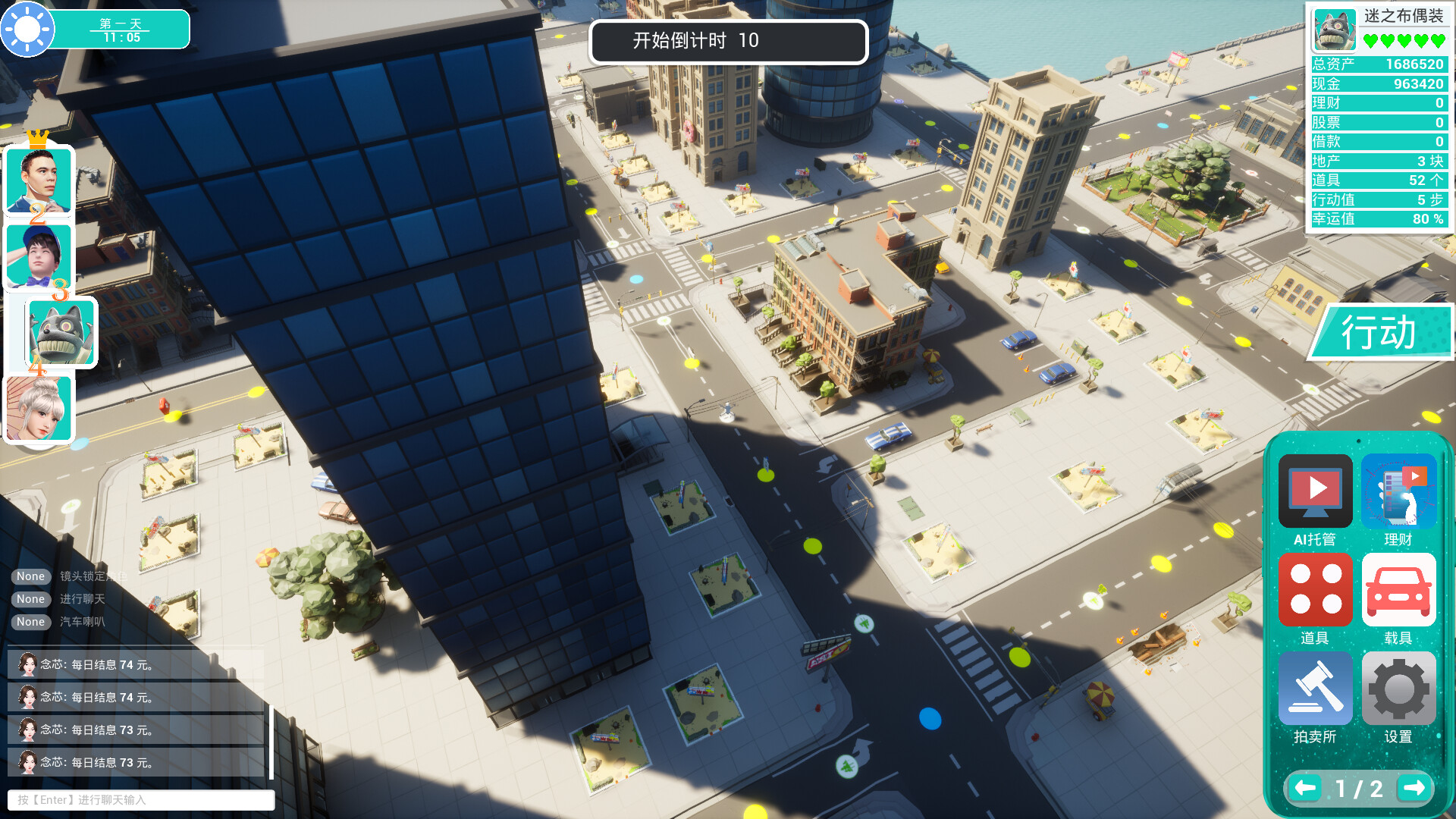
Task: Click the left arrow beside 1/2
Action: [x=1304, y=788]
